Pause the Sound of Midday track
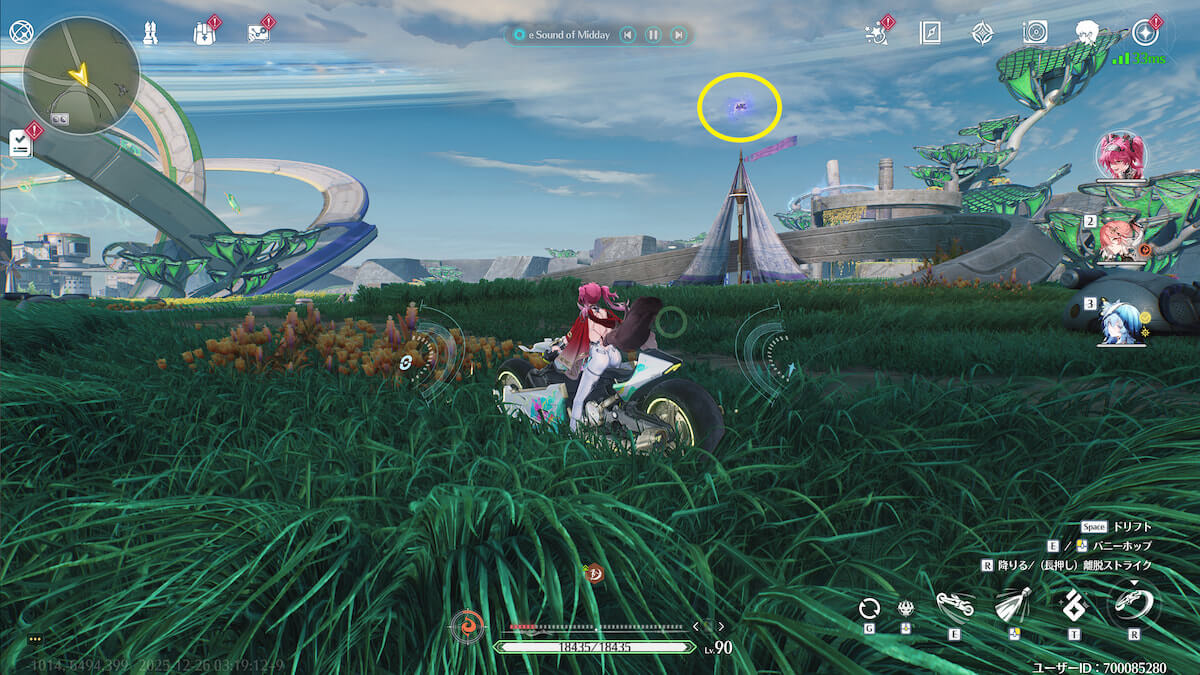The image size is (1200, 675). (x=653, y=35)
